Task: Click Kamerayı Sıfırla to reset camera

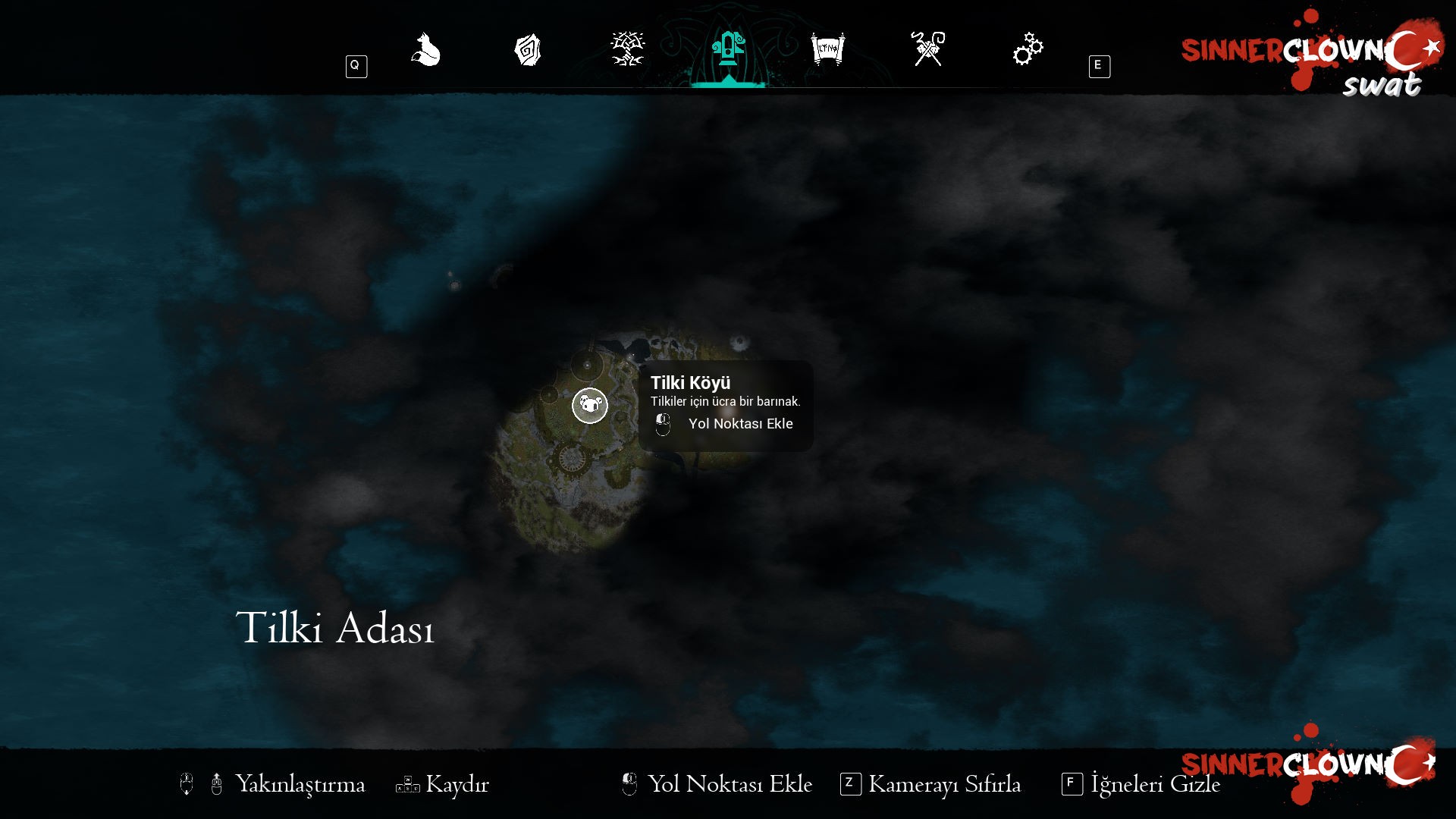Action: [943, 784]
